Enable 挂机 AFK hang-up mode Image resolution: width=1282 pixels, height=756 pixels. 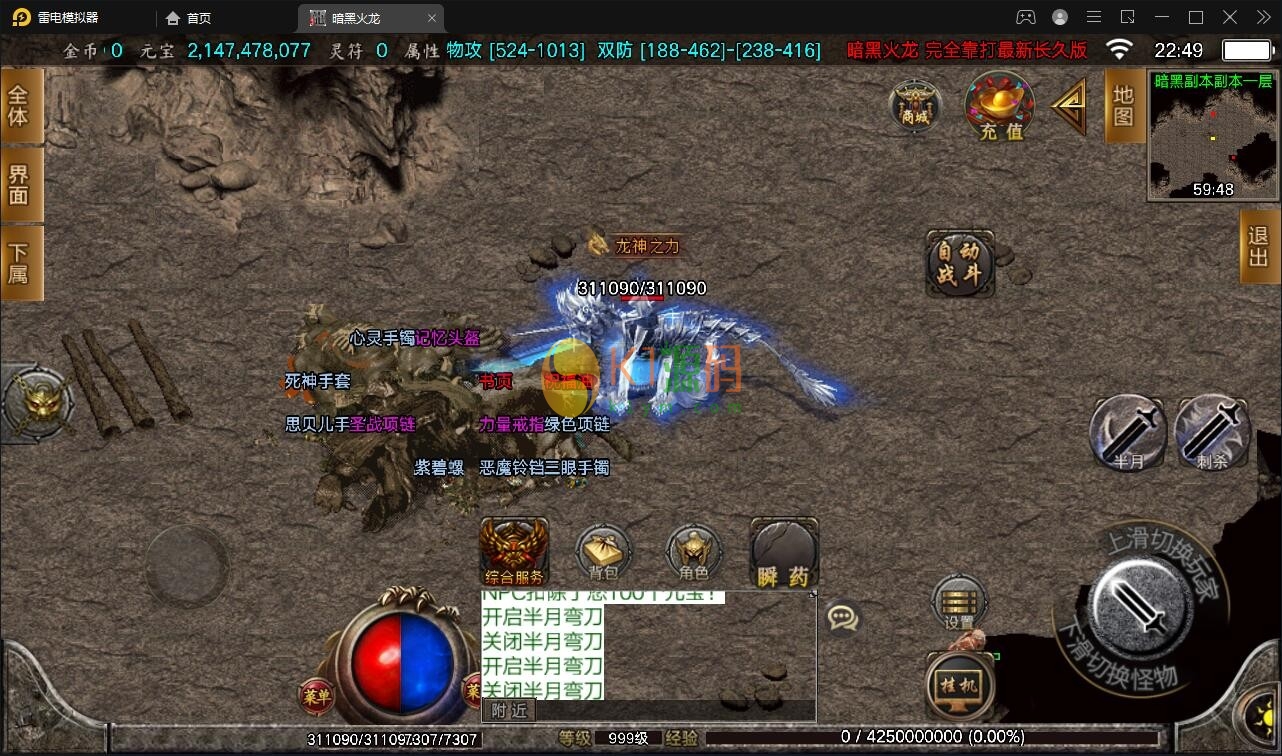click(959, 683)
